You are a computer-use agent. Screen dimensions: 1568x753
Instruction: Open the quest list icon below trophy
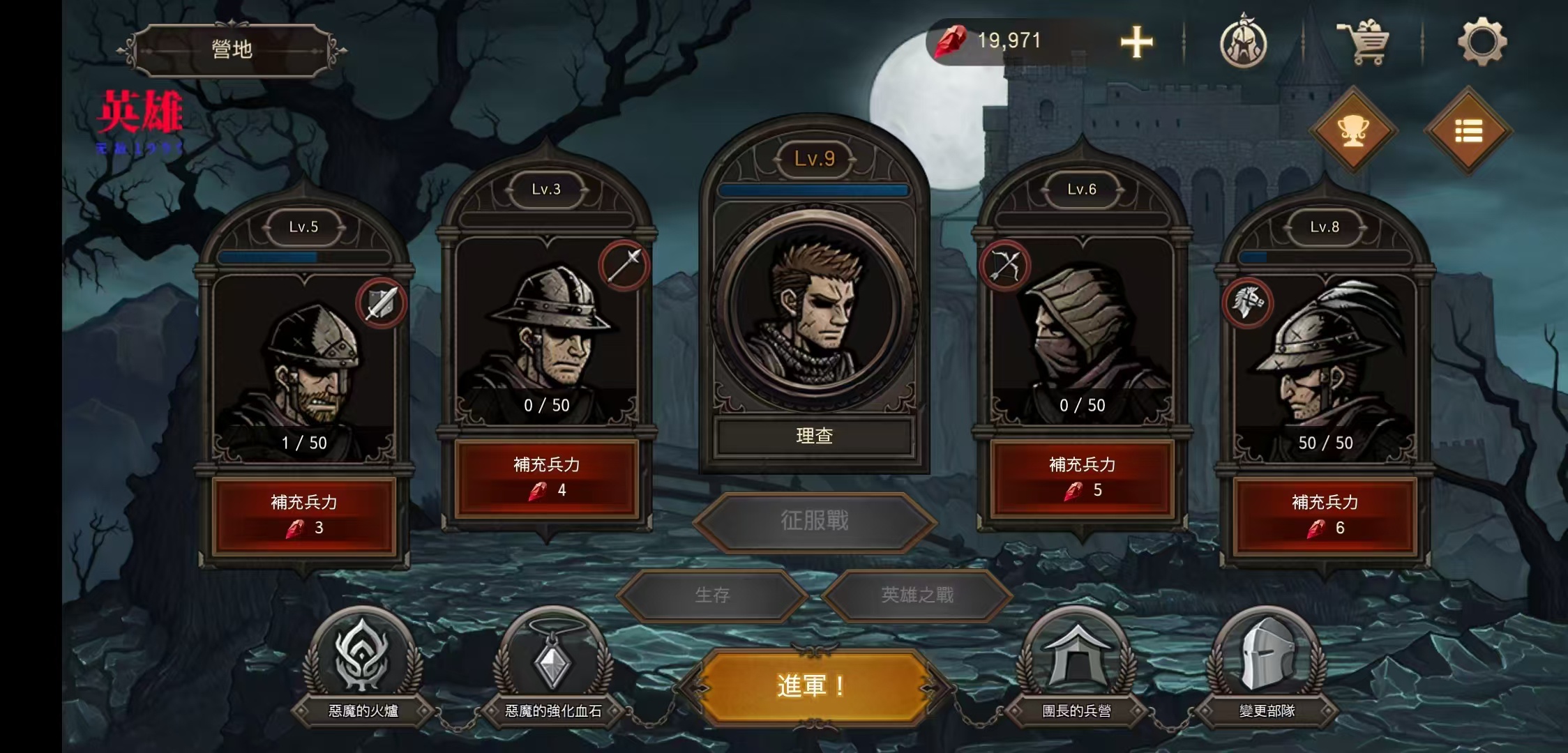[1467, 131]
